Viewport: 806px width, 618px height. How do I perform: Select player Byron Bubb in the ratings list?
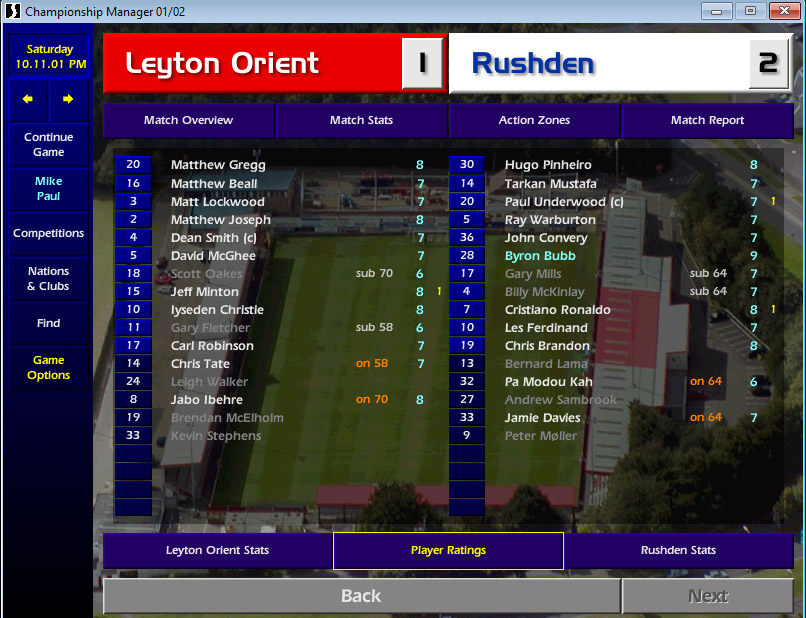pos(540,256)
